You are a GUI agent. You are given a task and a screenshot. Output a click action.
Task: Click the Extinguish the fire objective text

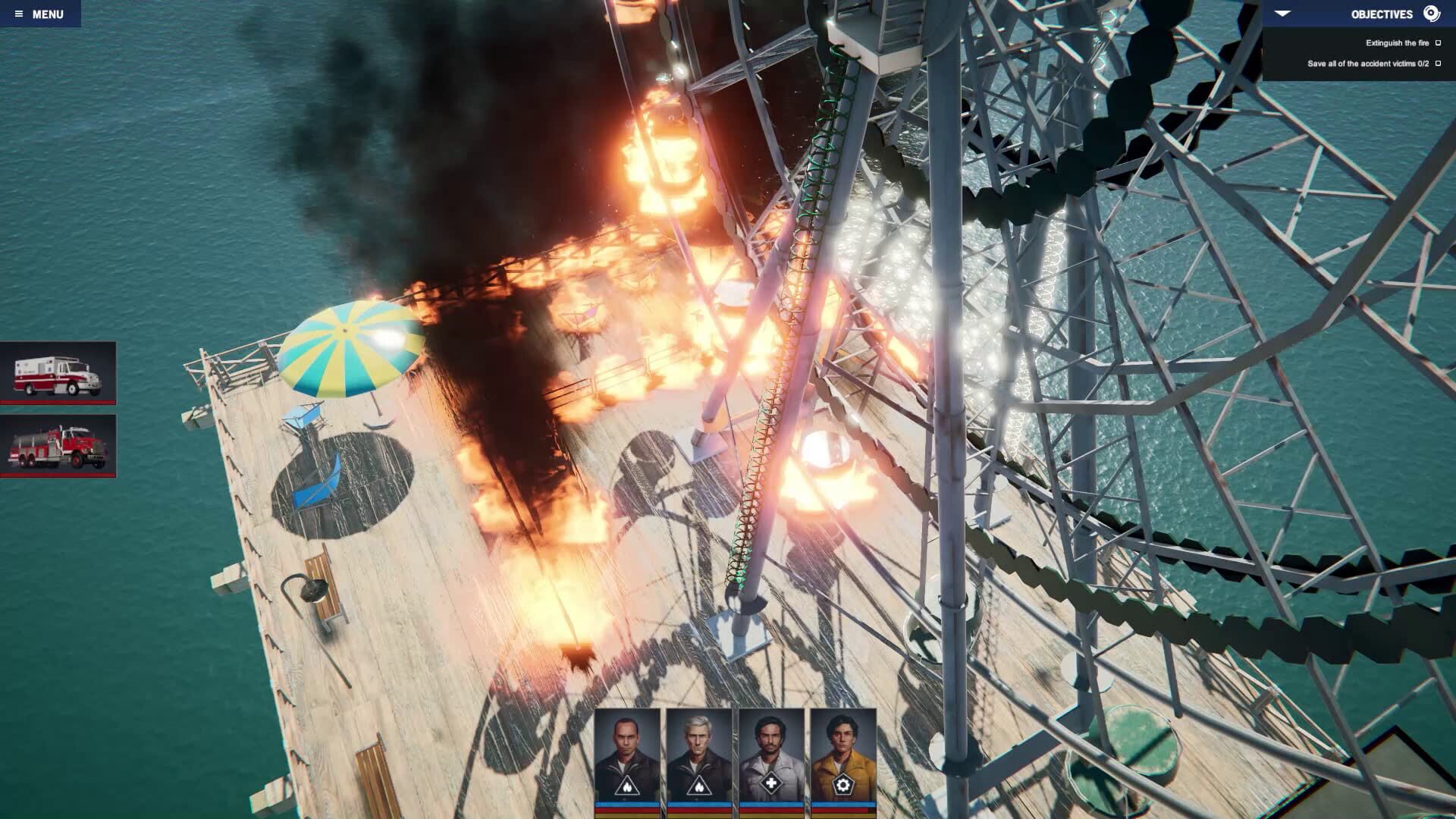tap(1398, 43)
